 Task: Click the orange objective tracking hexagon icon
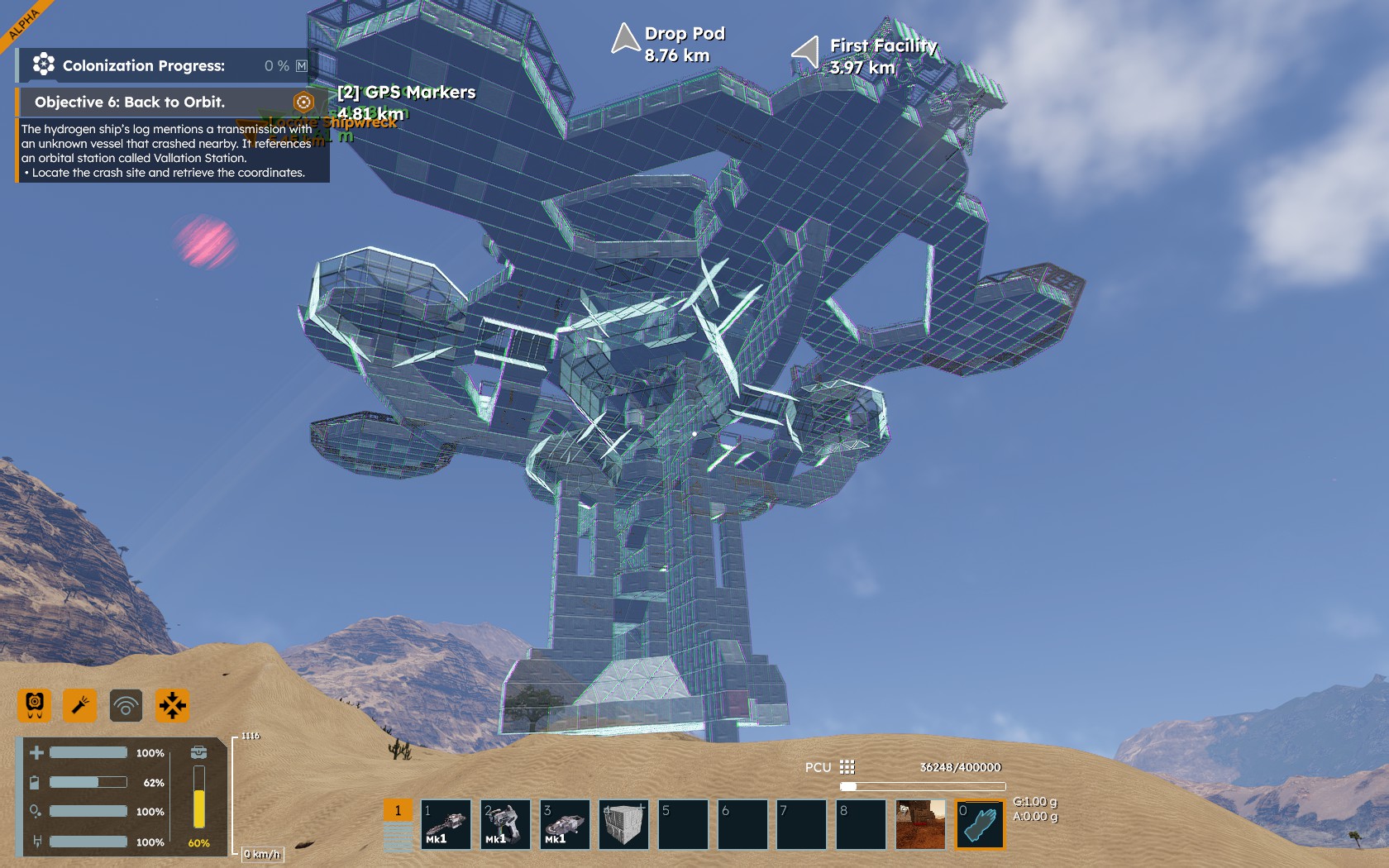[303, 103]
